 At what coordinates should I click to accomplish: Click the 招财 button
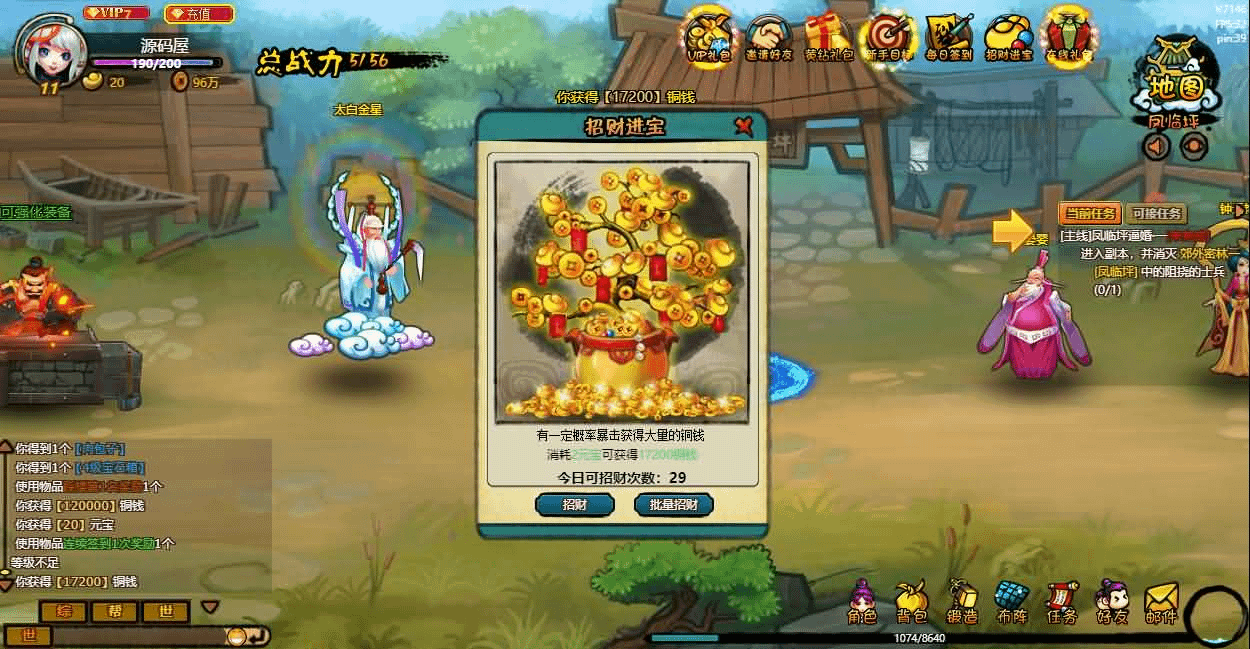[x=574, y=504]
